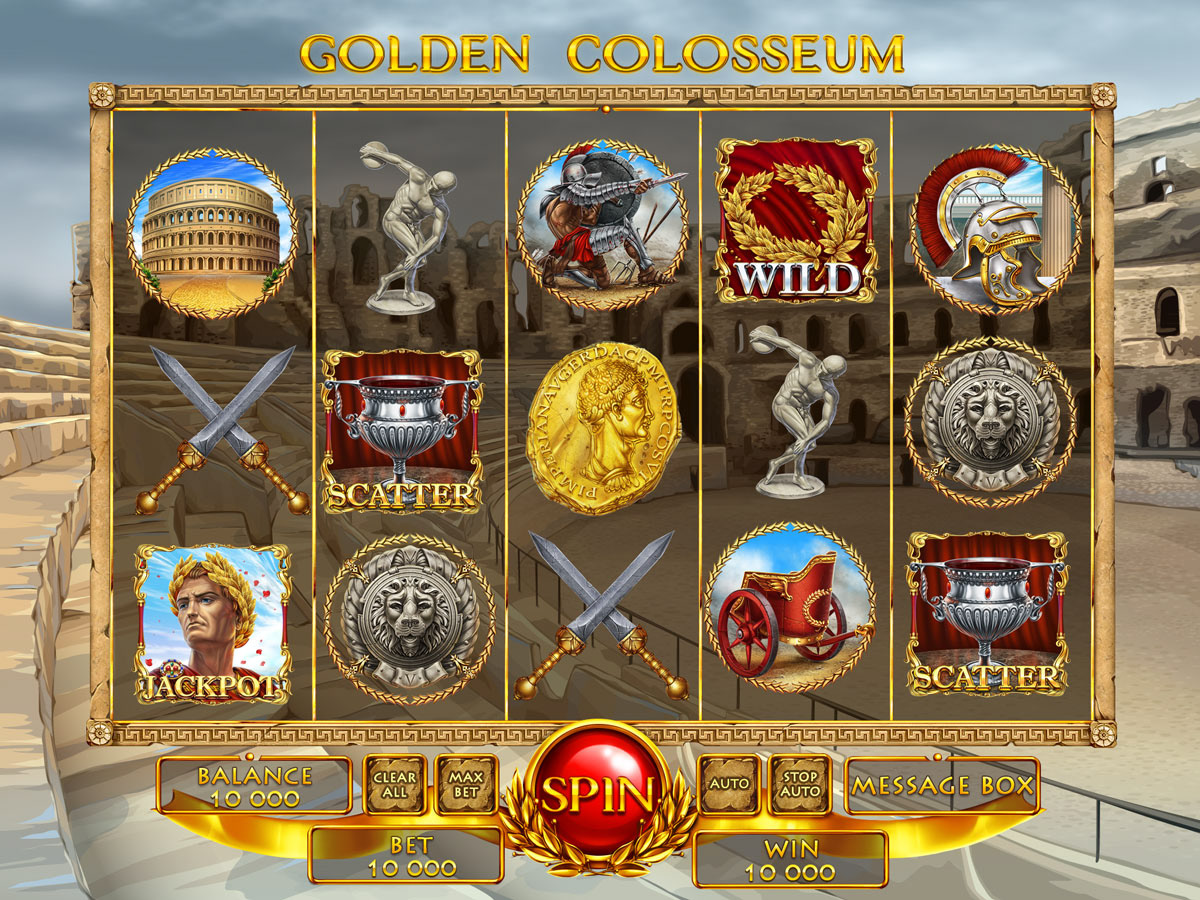The width and height of the screenshot is (1200, 900).
Task: Open the Message Box panel
Action: [x=942, y=785]
